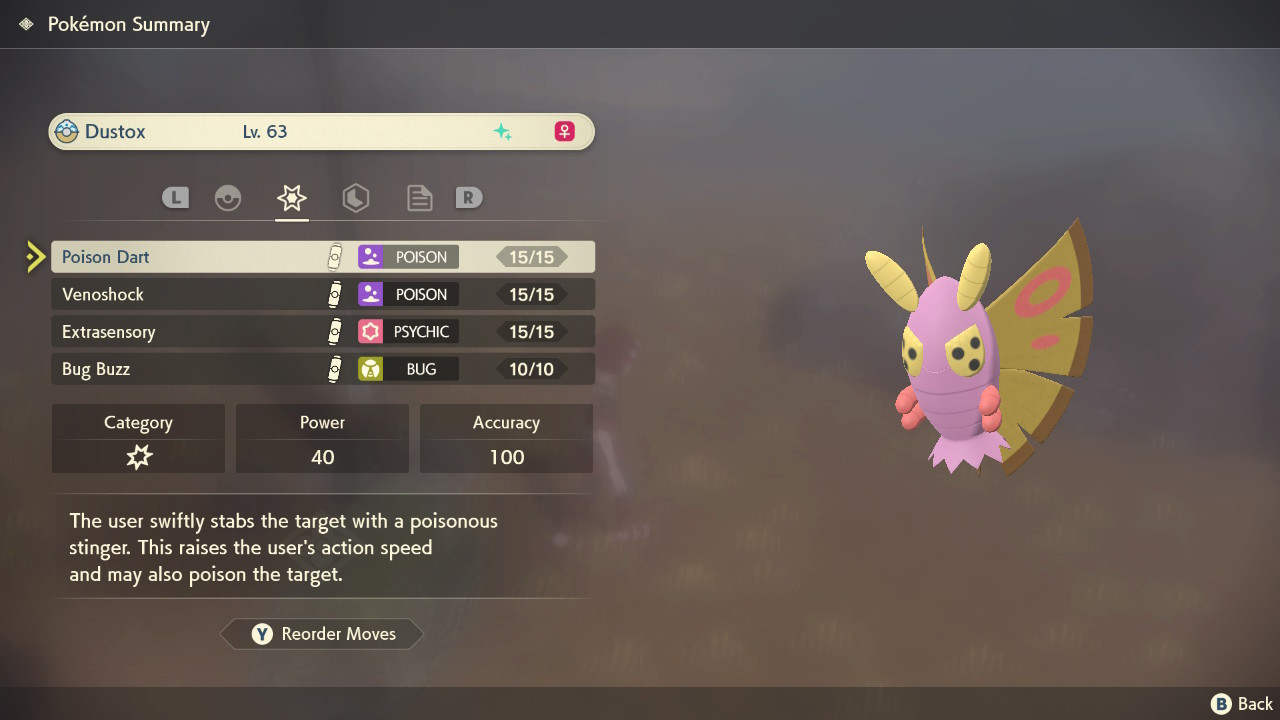Click the female gender symbol badge
The image size is (1280, 720).
(x=563, y=130)
